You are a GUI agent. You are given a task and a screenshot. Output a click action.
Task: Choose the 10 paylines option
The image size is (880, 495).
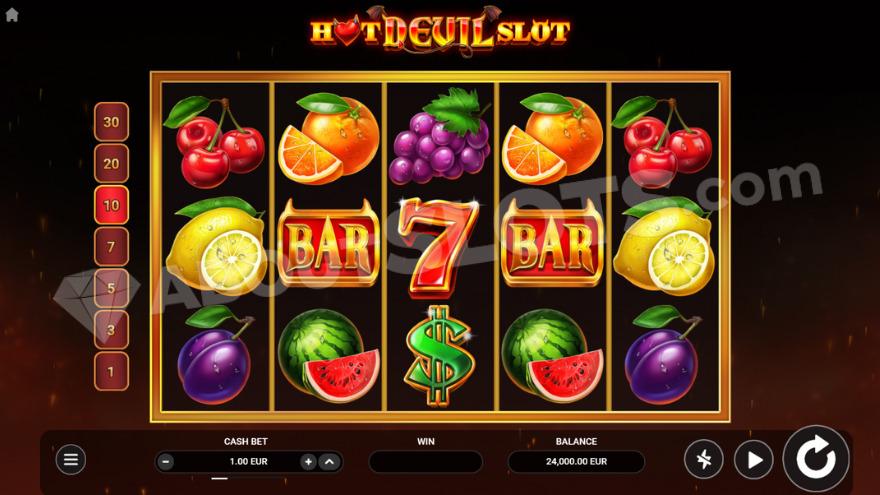[x=111, y=205]
